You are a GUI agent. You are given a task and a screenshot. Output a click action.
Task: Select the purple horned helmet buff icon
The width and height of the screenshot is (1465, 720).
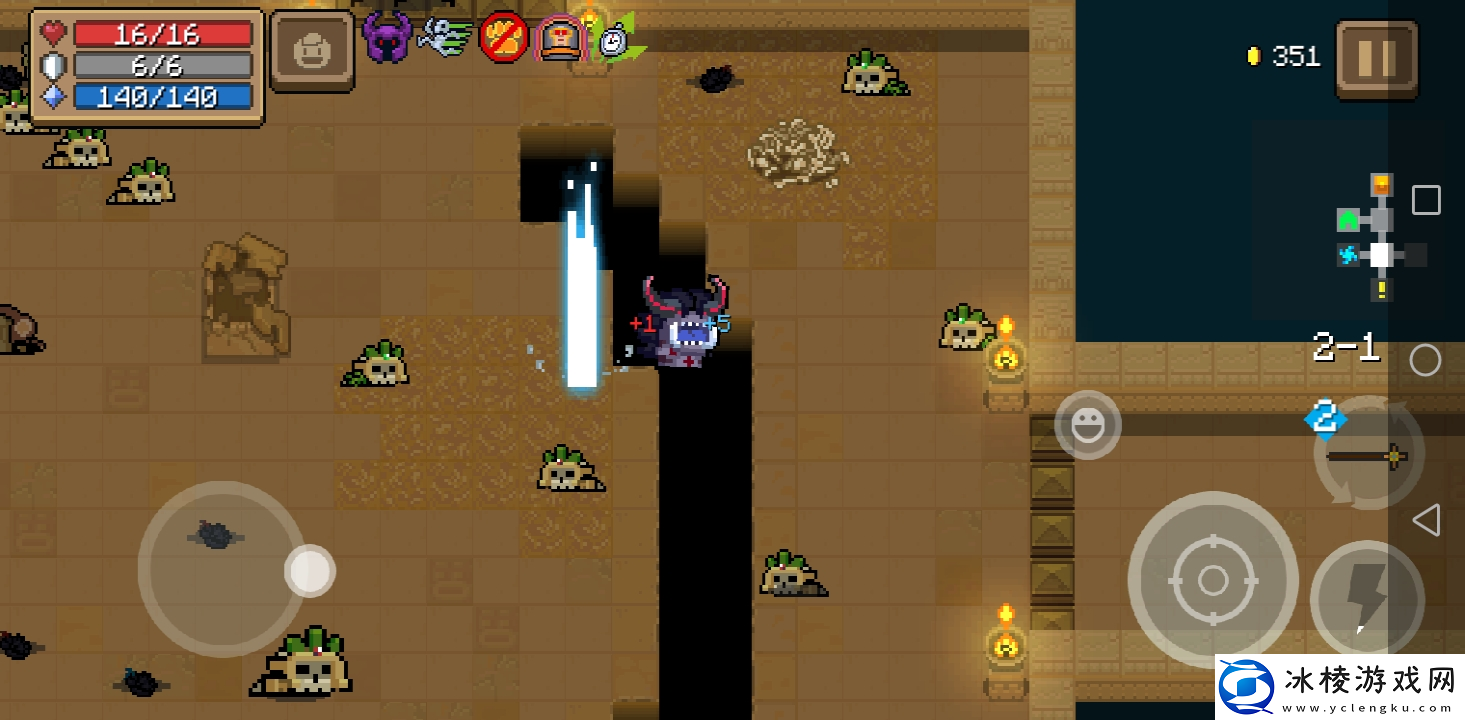click(x=387, y=39)
